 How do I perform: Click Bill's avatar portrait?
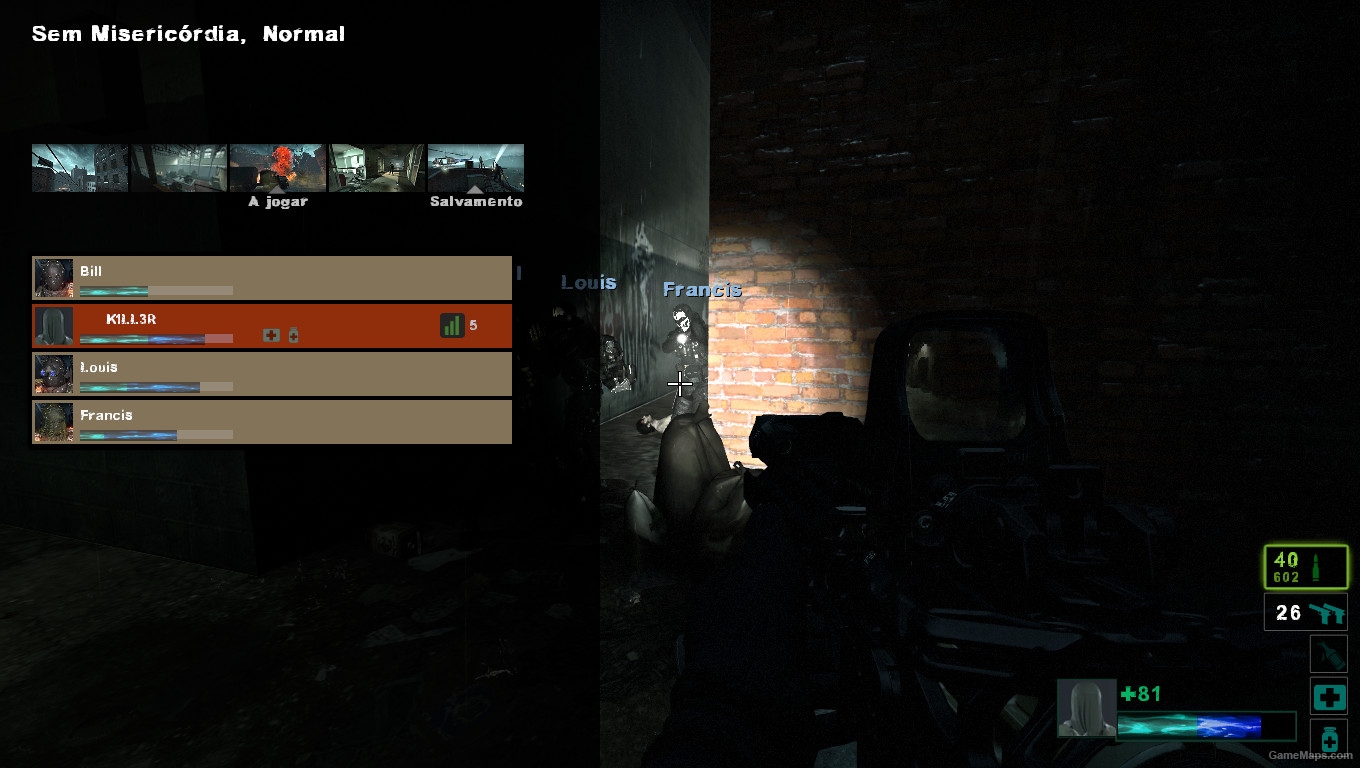54,277
